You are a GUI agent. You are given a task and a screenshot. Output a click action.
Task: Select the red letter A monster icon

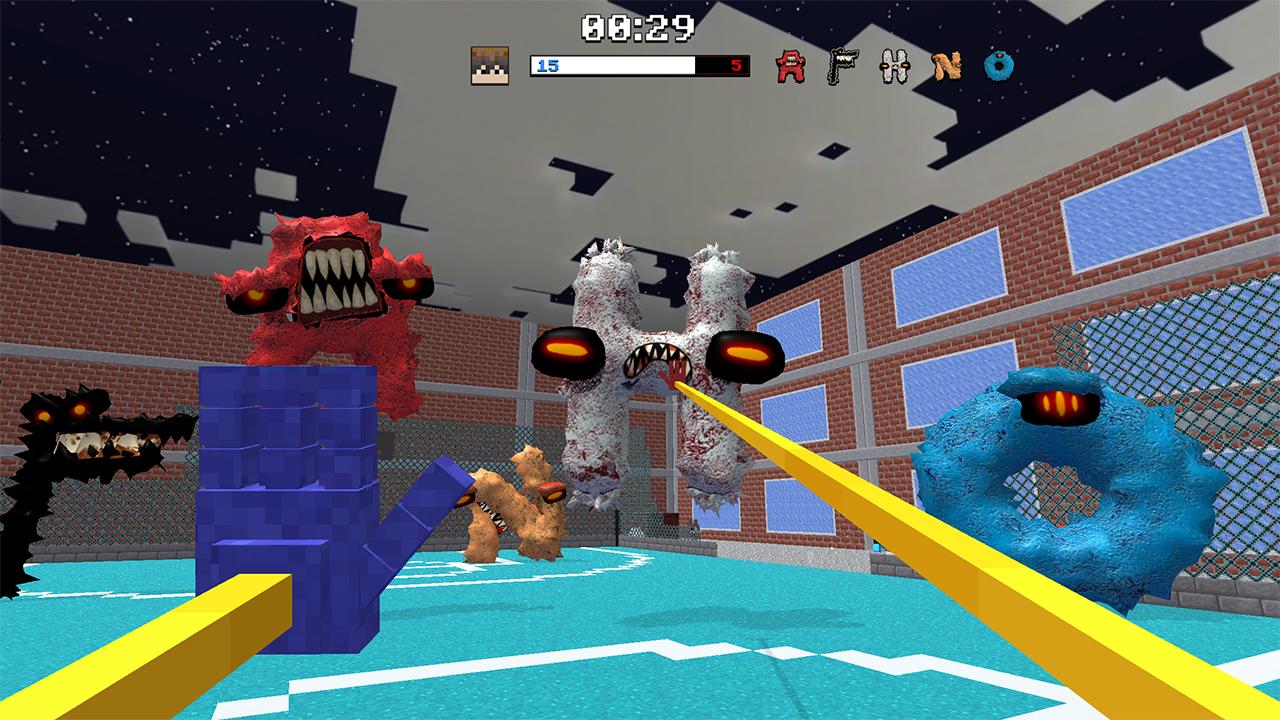[791, 67]
